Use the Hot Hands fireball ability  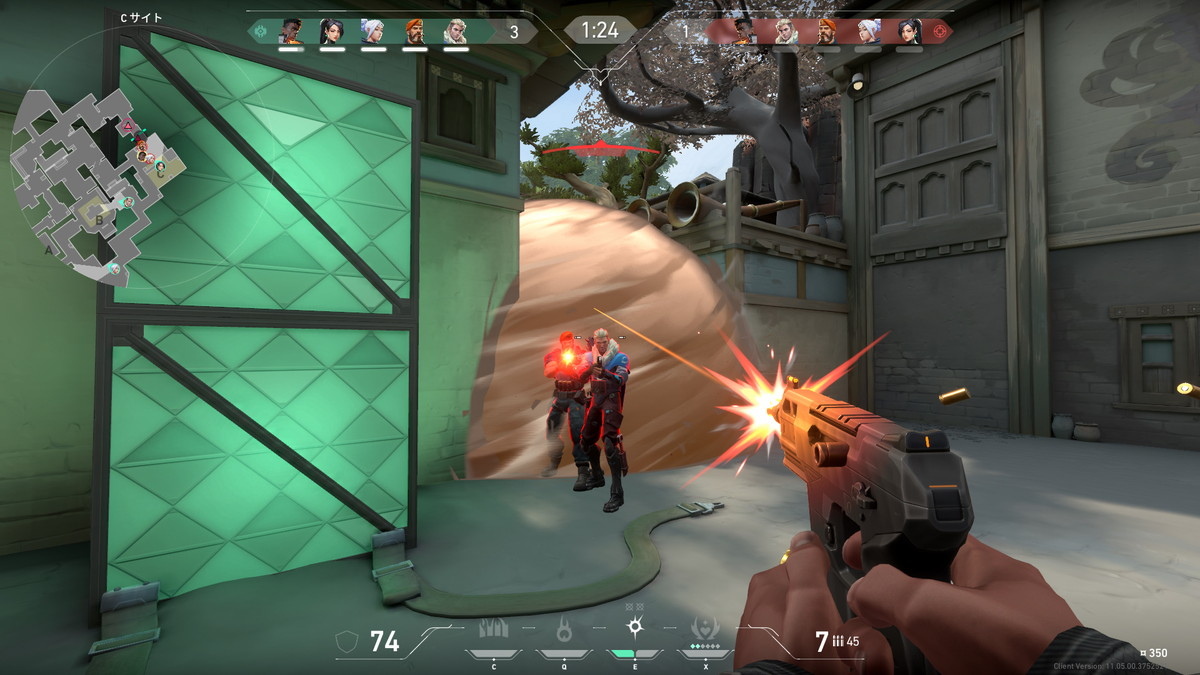[564, 630]
